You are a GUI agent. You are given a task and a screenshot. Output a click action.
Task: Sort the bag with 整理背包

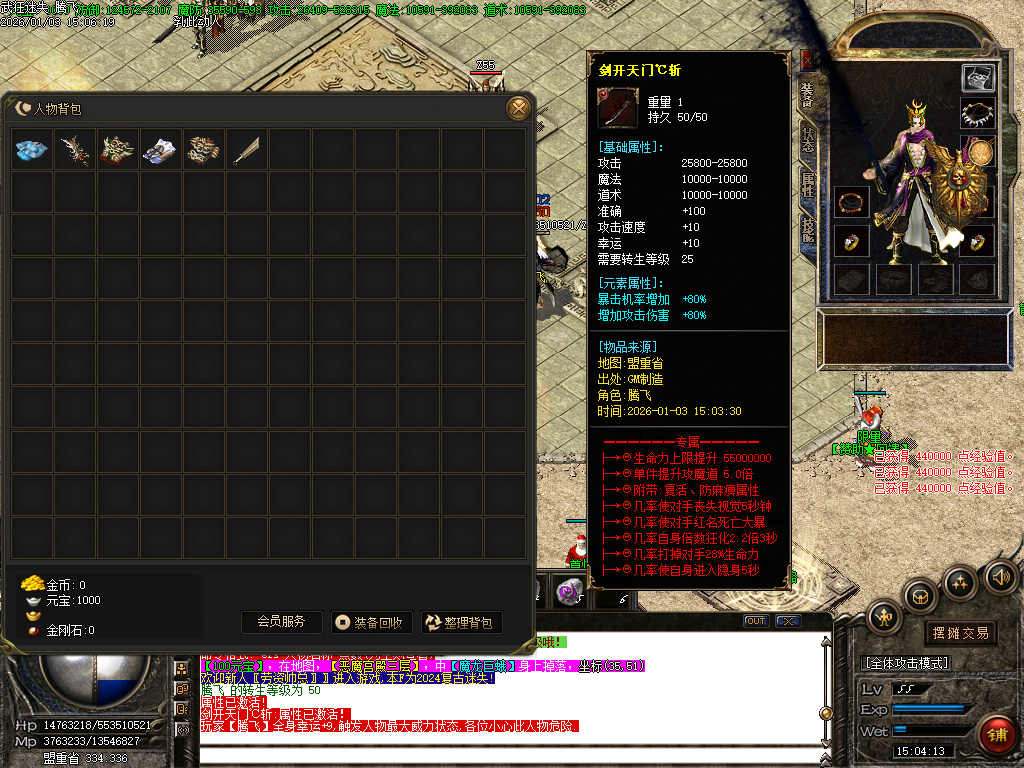(x=461, y=622)
